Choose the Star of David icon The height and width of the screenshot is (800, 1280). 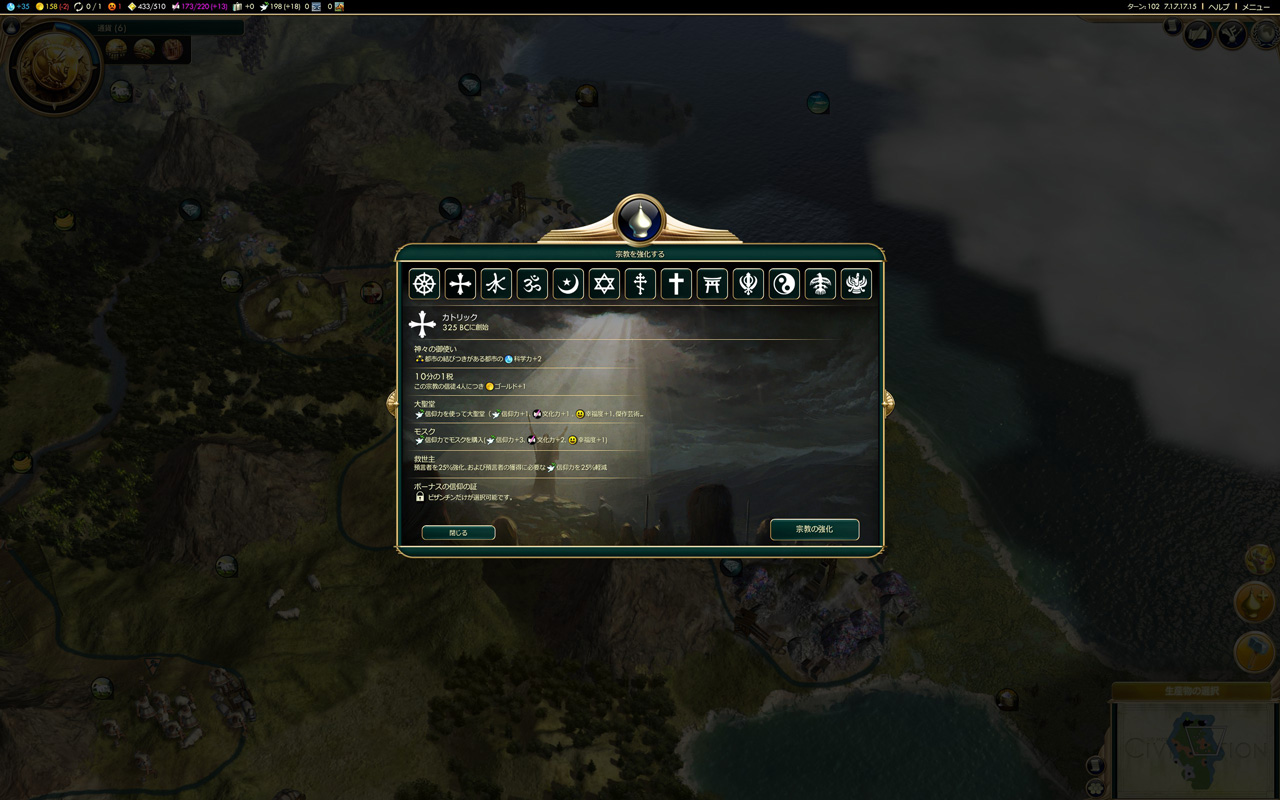click(604, 284)
